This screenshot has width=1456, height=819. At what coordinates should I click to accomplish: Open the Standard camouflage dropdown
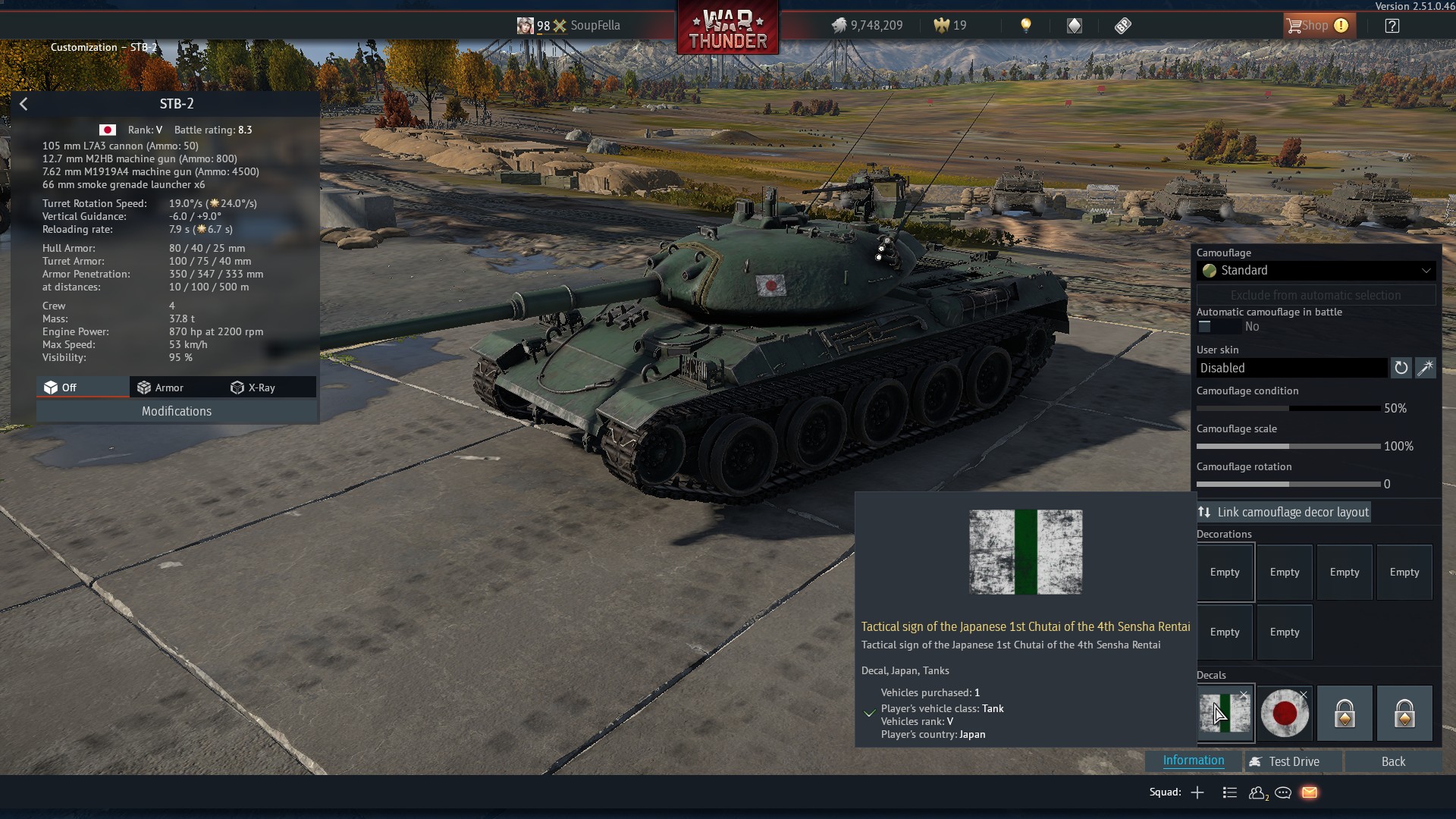pyautogui.click(x=1316, y=271)
